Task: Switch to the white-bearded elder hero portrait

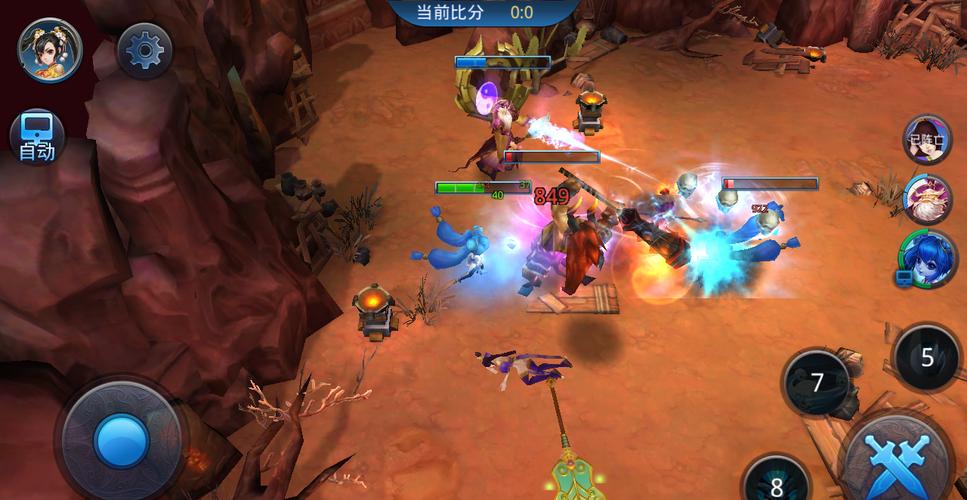Action: [x=927, y=198]
